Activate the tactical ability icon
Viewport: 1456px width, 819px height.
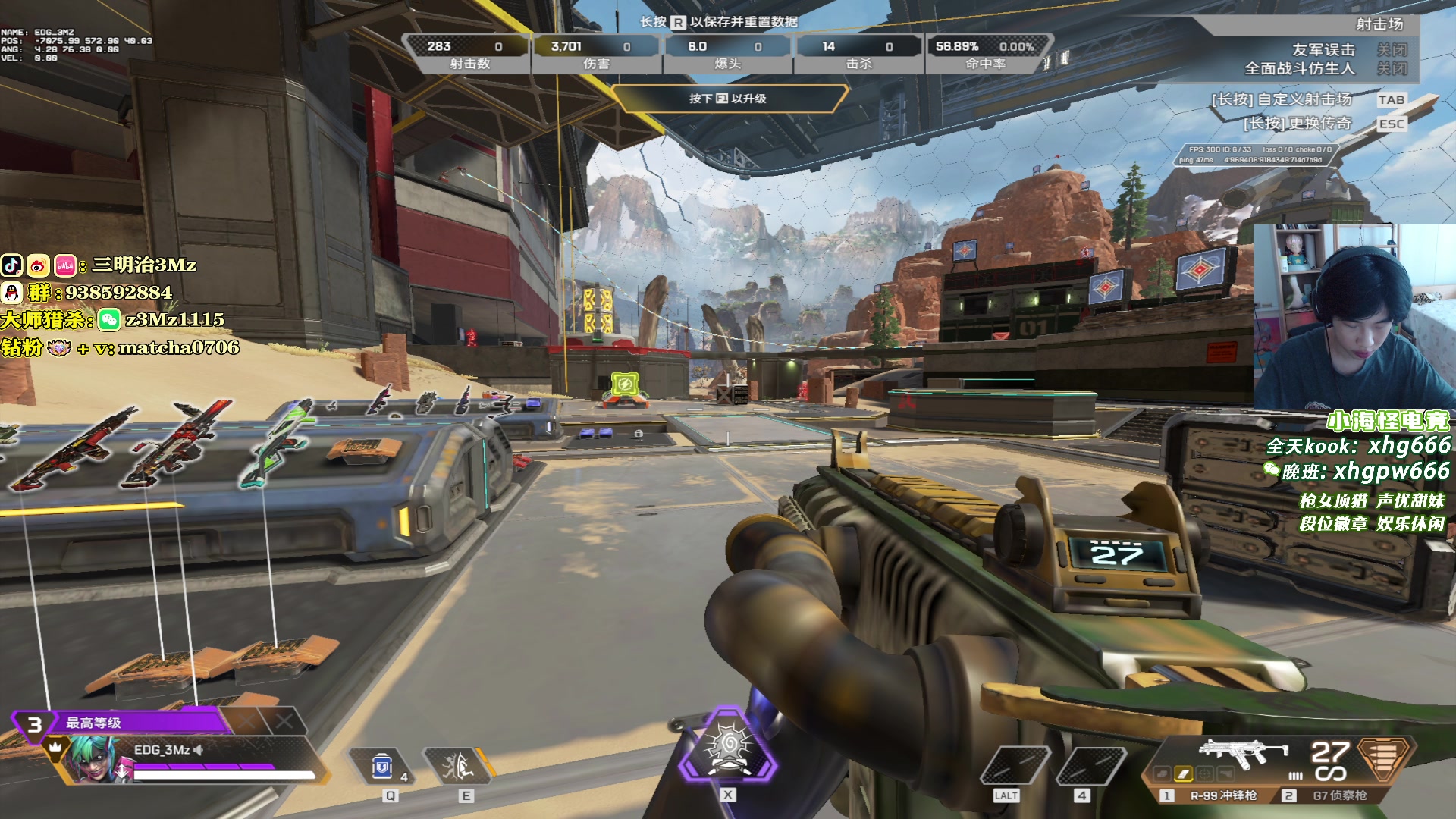[459, 767]
